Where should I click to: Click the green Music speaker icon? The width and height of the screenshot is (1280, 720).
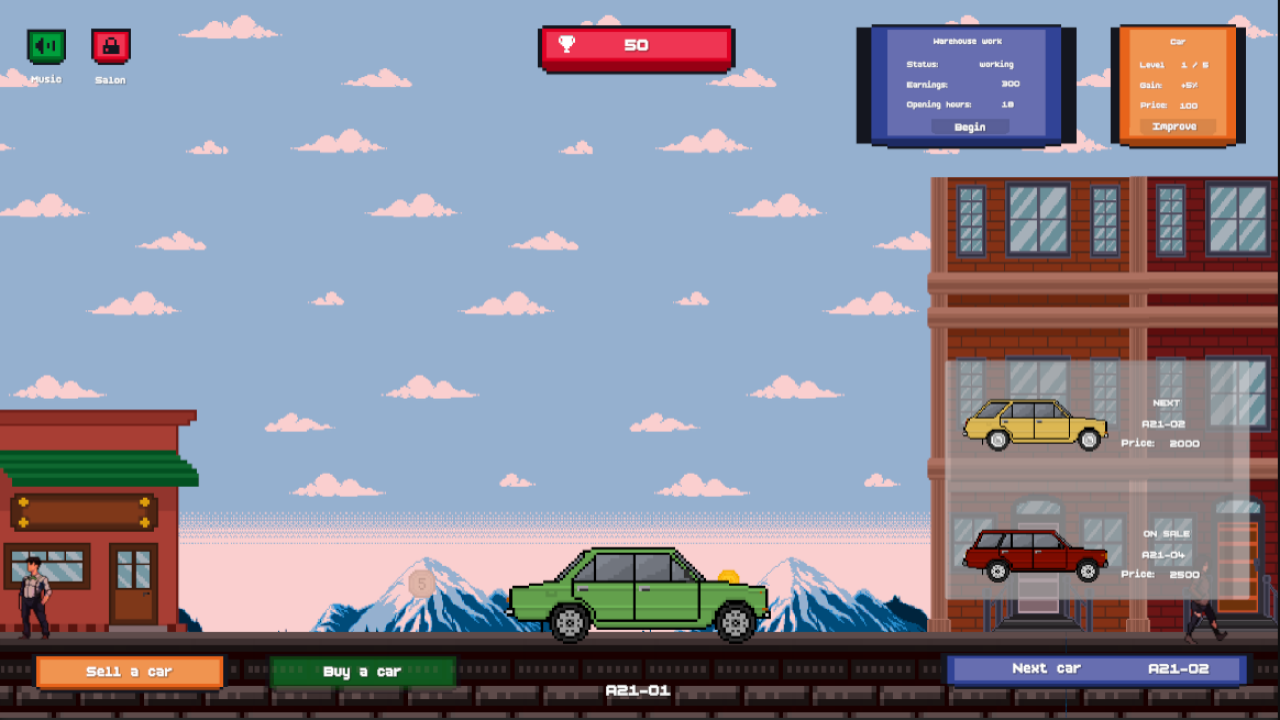44,44
